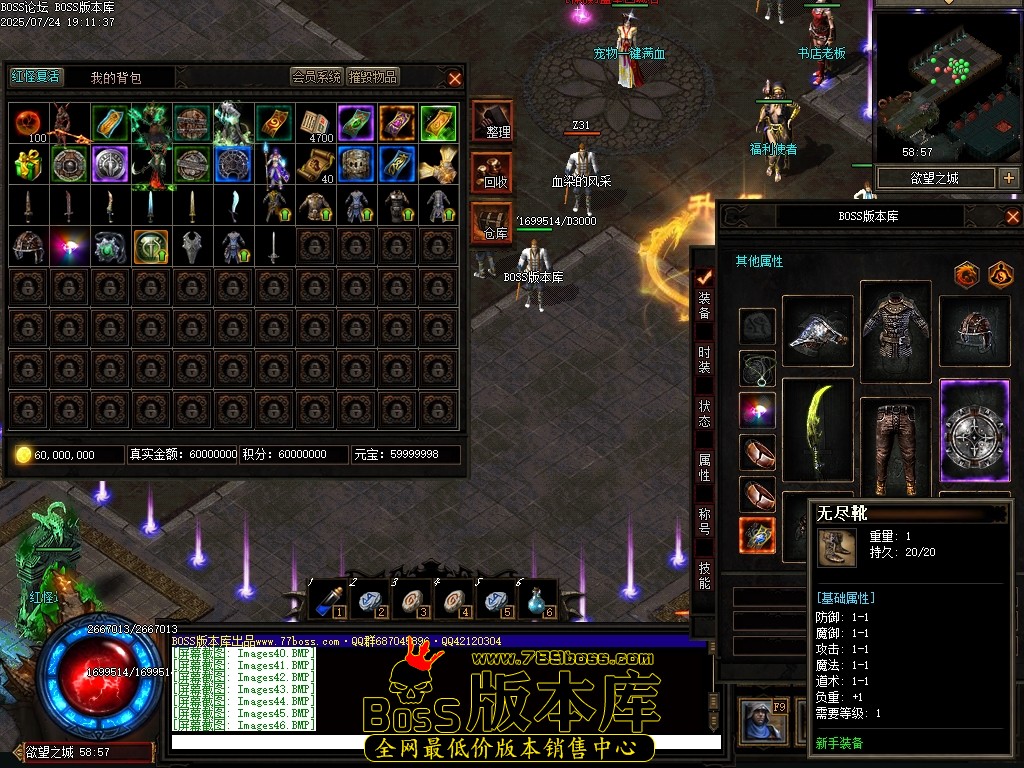Open the 回收 recycle function
The width and height of the screenshot is (1024, 768).
click(x=492, y=172)
